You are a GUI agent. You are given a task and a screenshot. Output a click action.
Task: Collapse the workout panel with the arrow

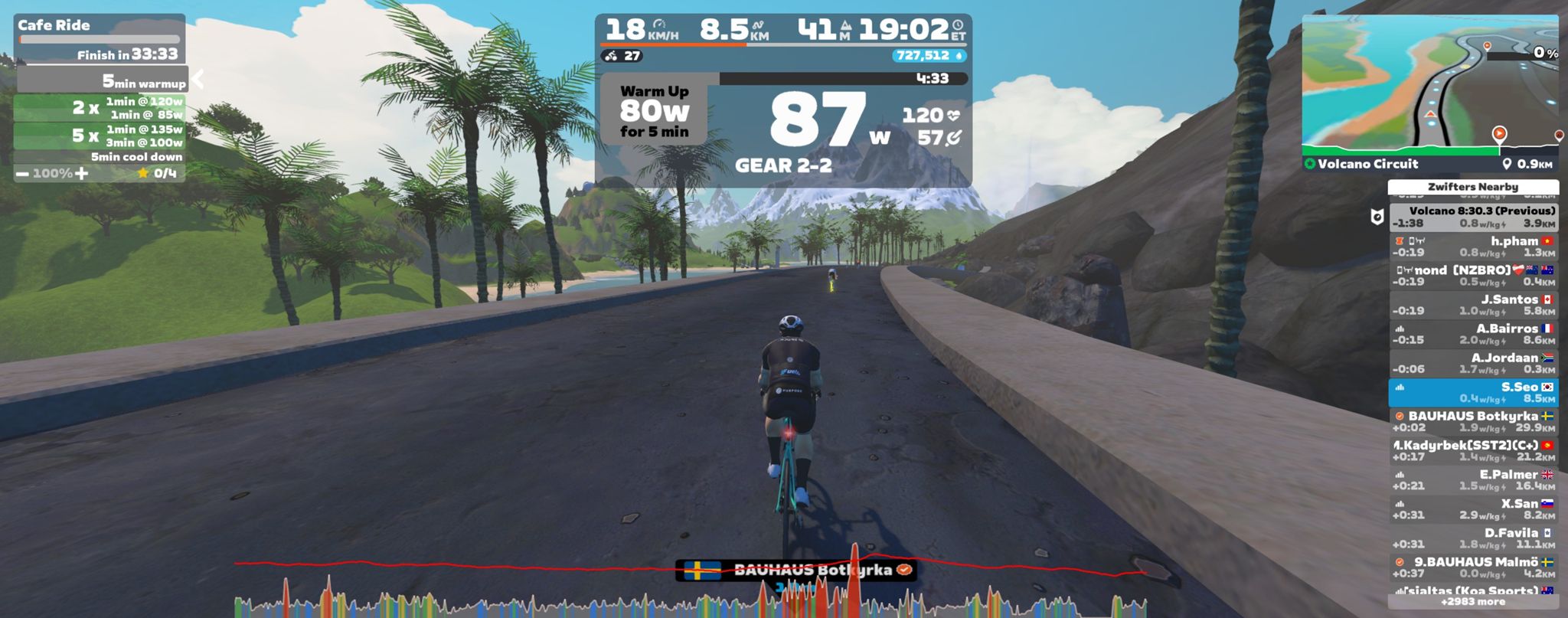point(198,79)
